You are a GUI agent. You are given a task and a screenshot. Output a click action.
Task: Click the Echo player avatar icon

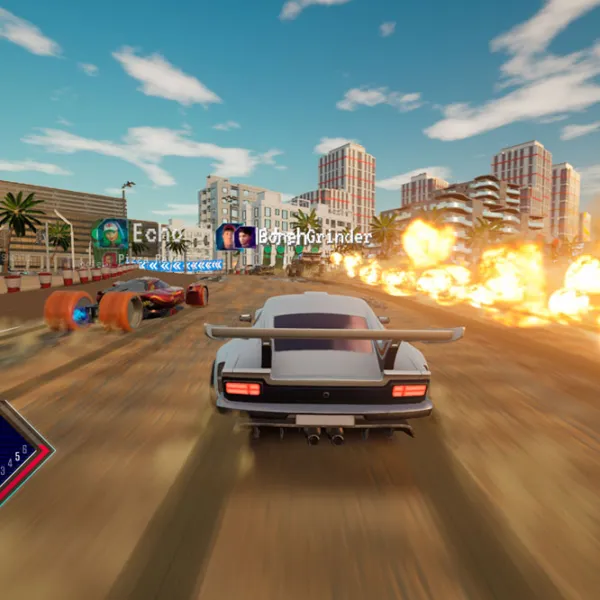110,234
